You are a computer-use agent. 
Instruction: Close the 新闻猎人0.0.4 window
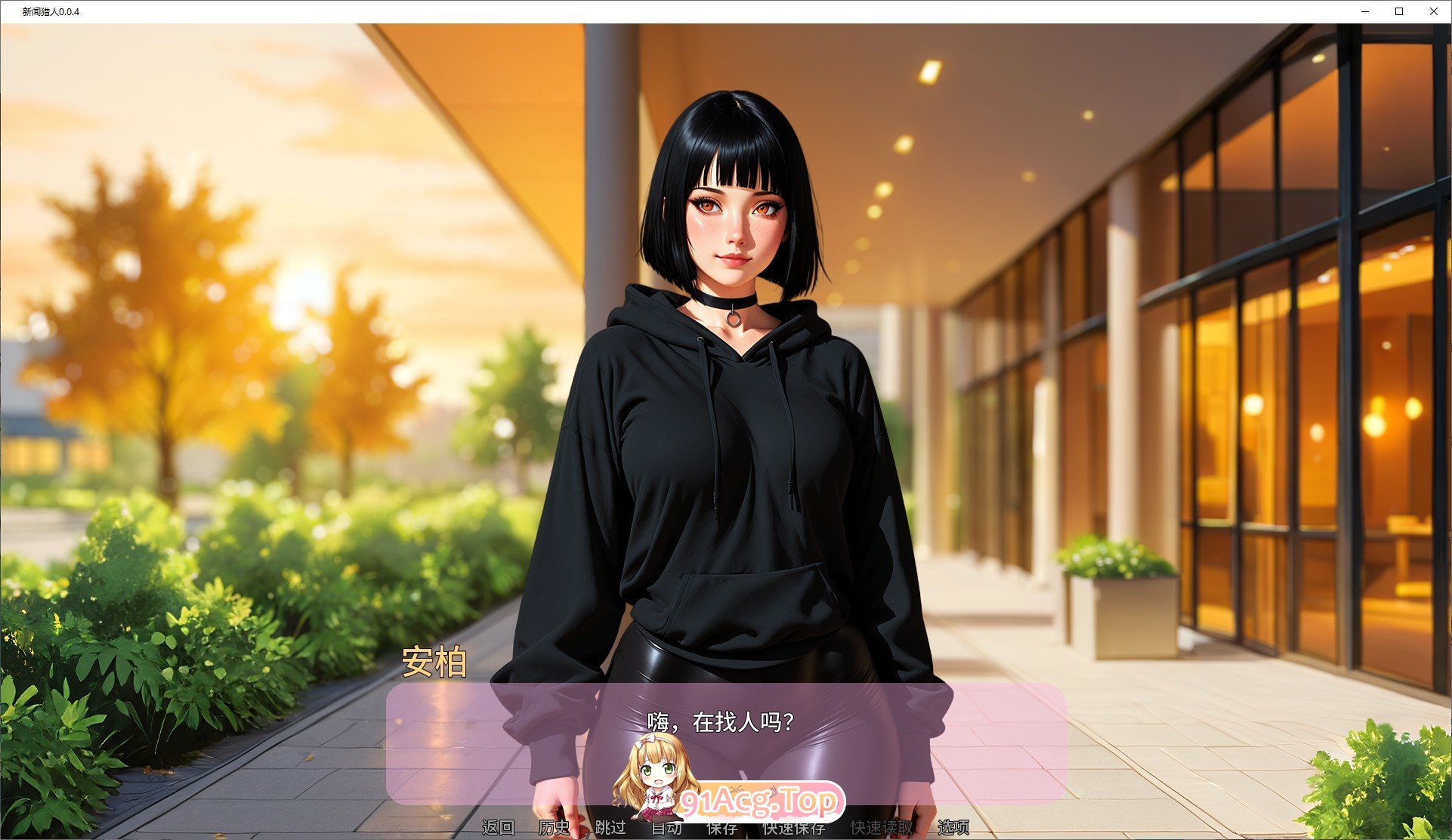coord(1433,12)
